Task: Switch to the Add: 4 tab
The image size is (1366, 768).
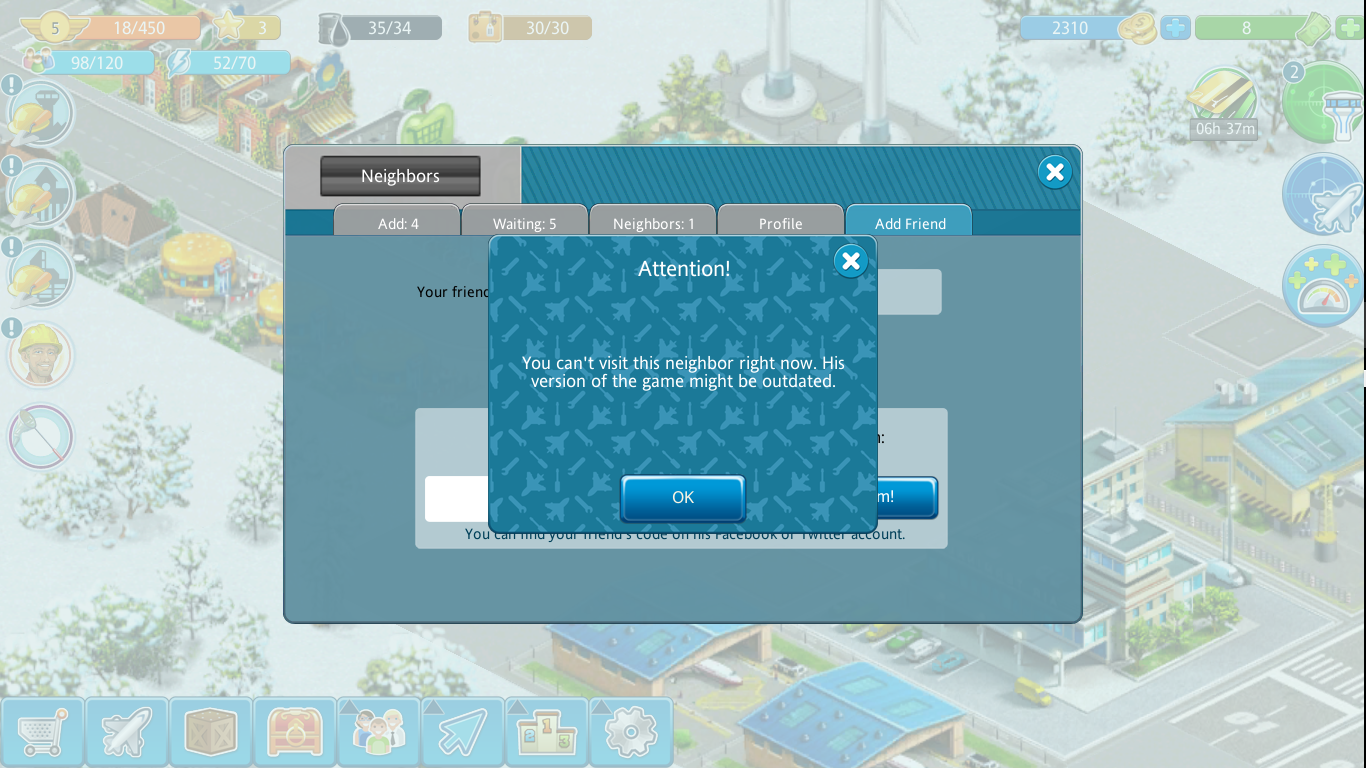Action: (x=398, y=223)
